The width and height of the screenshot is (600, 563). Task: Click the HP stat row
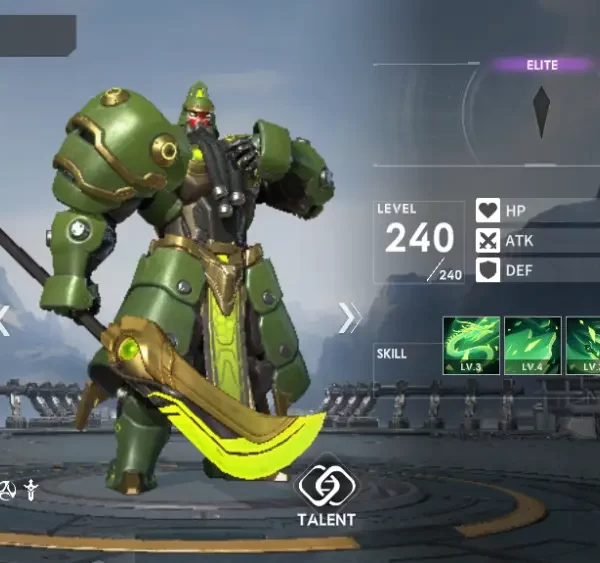coord(535,211)
